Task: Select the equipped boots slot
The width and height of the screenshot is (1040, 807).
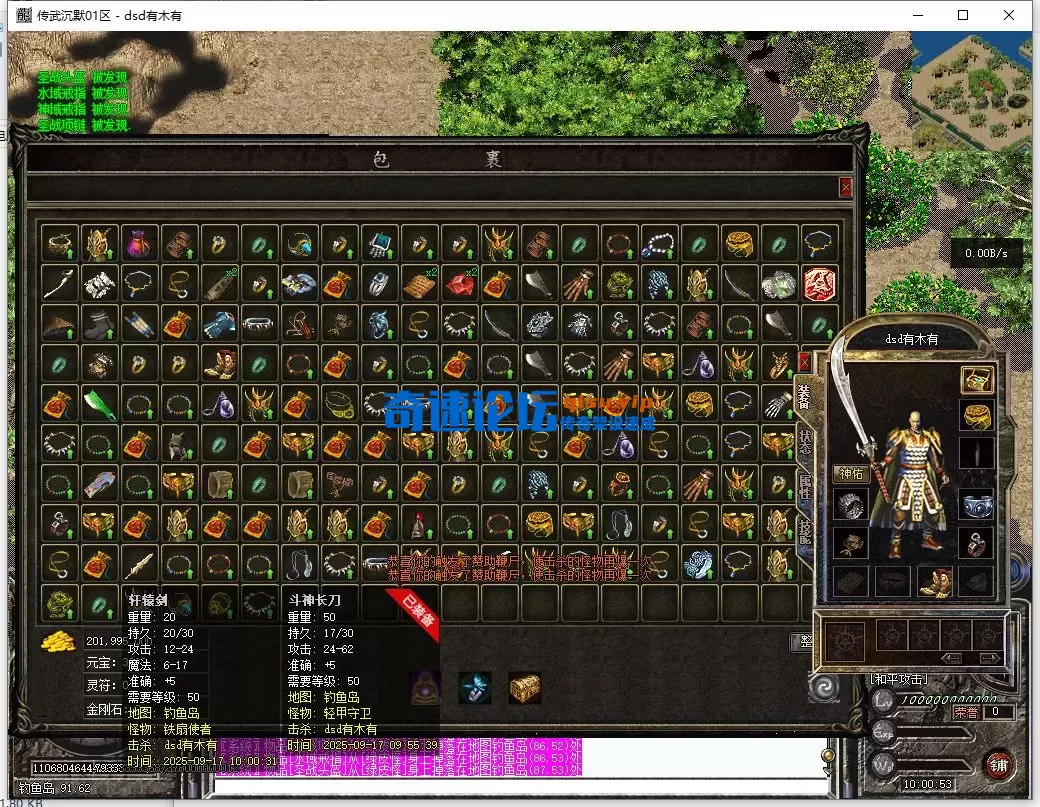Action: coord(935,581)
